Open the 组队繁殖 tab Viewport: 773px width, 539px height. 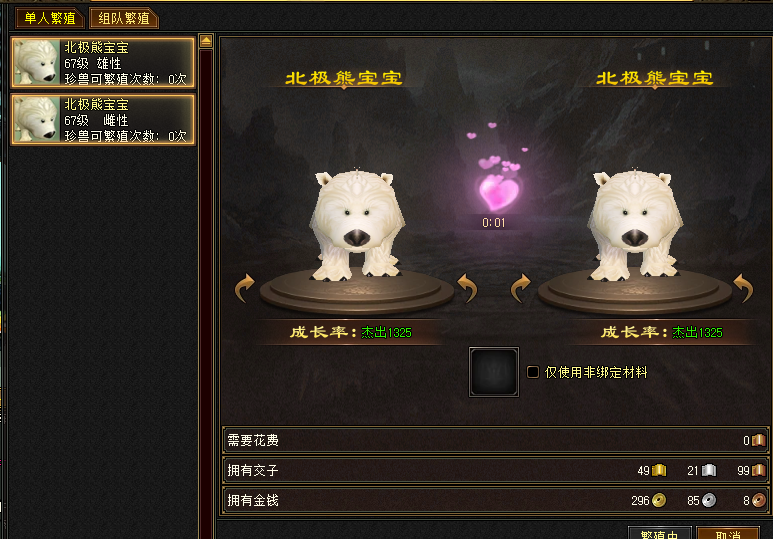point(124,18)
